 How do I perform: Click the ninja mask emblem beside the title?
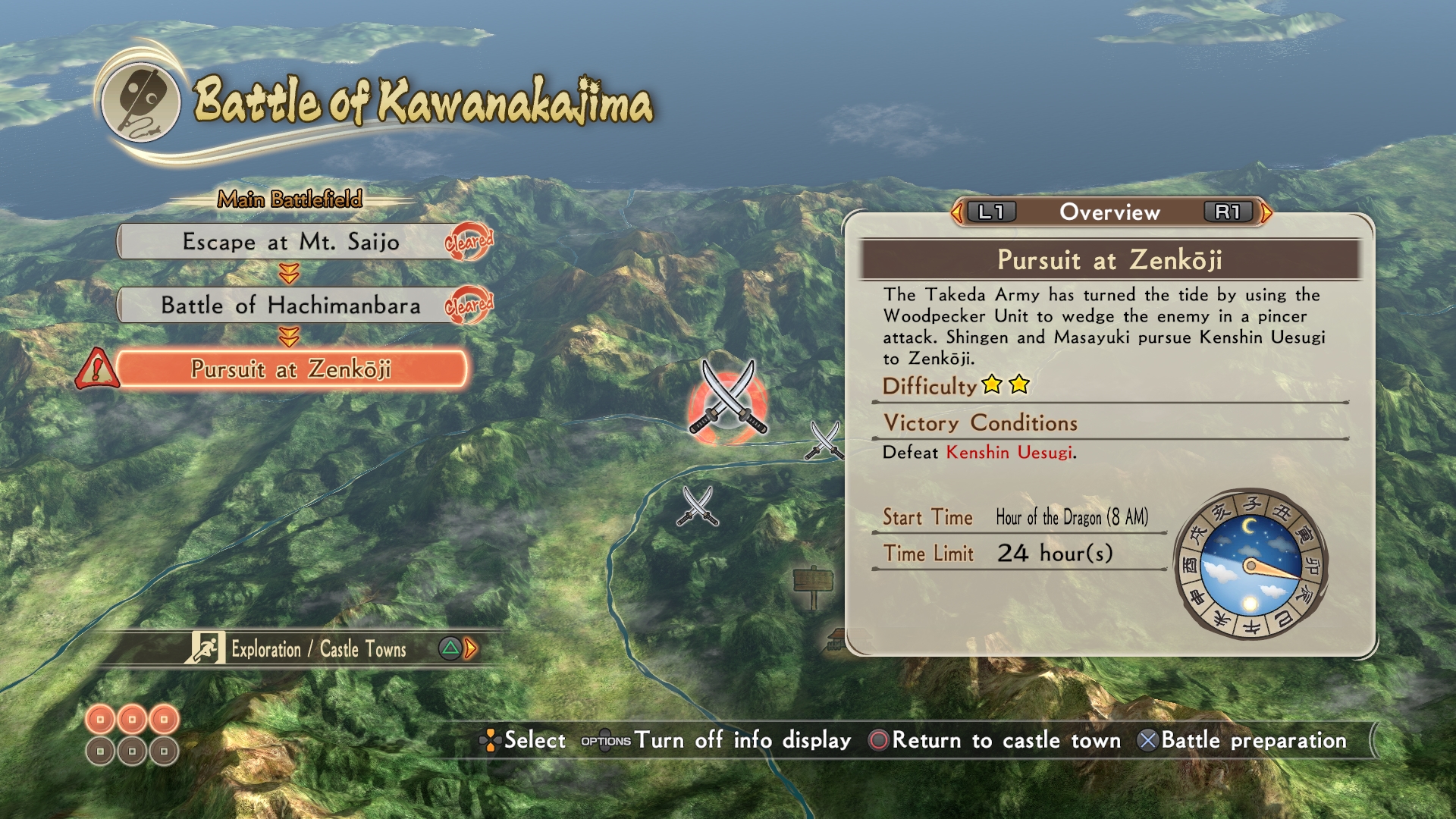(141, 103)
